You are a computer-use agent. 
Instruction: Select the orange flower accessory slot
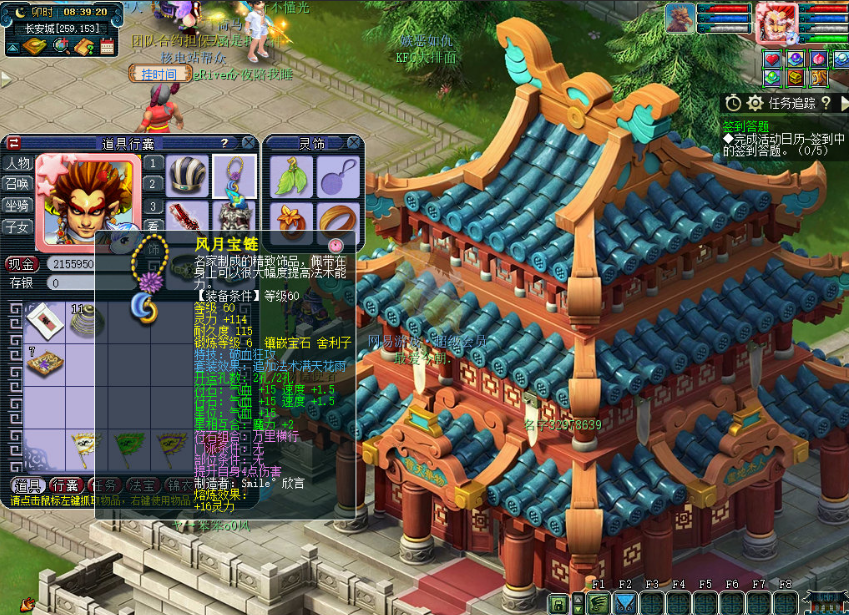coord(291,221)
